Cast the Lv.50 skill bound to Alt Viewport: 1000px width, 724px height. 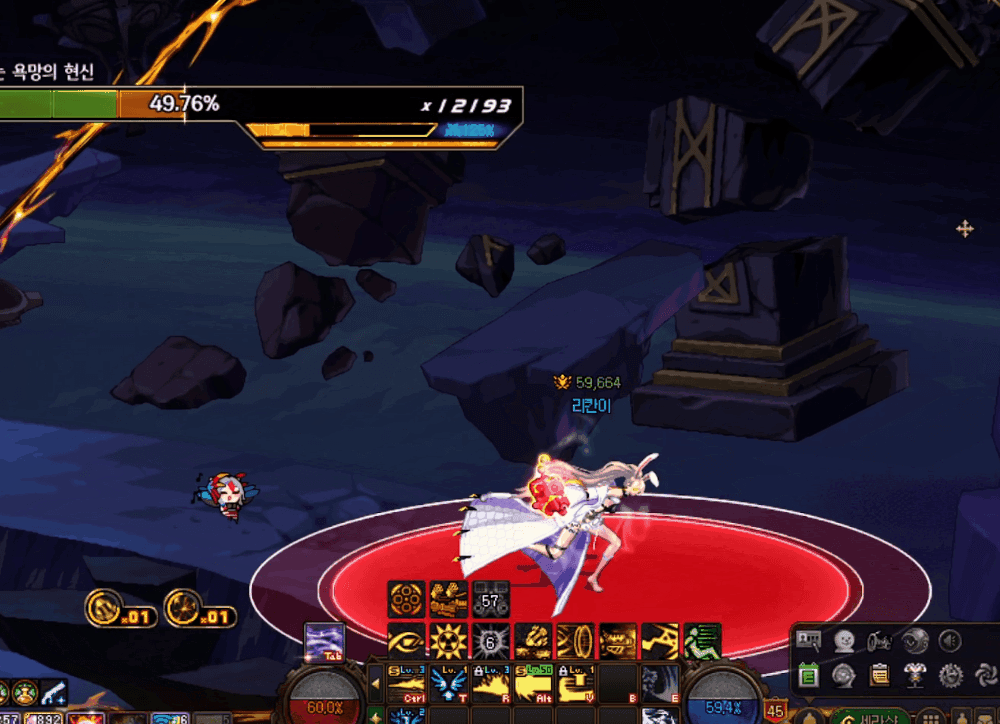(533, 684)
